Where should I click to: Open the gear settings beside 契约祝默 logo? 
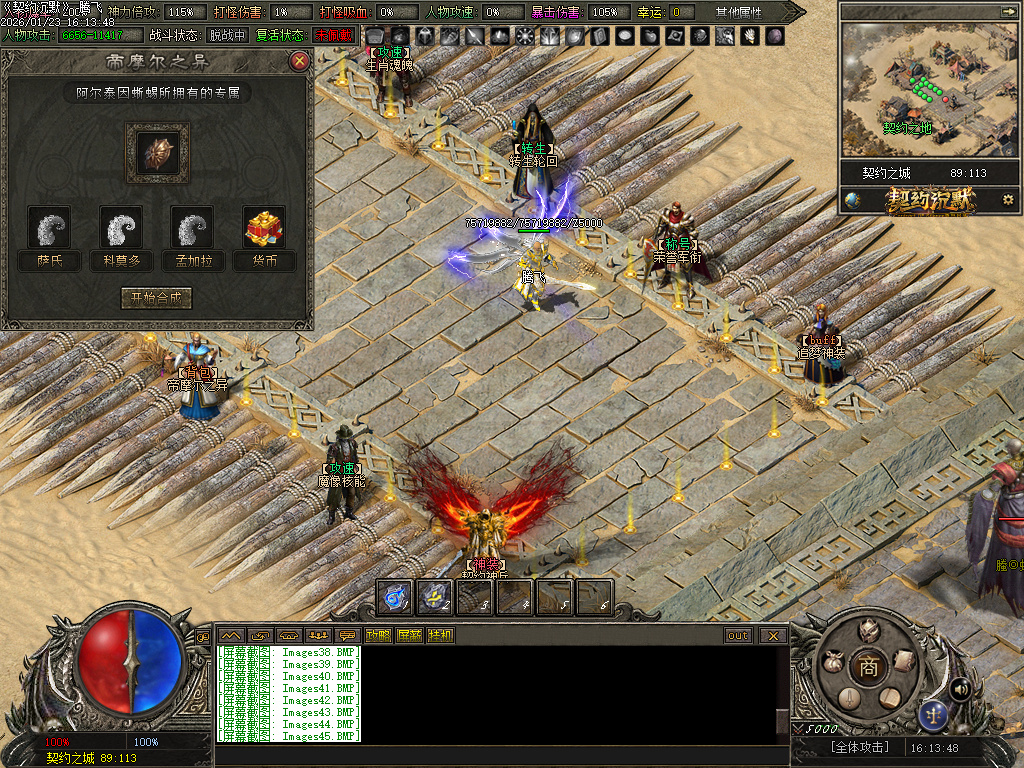tap(1008, 200)
